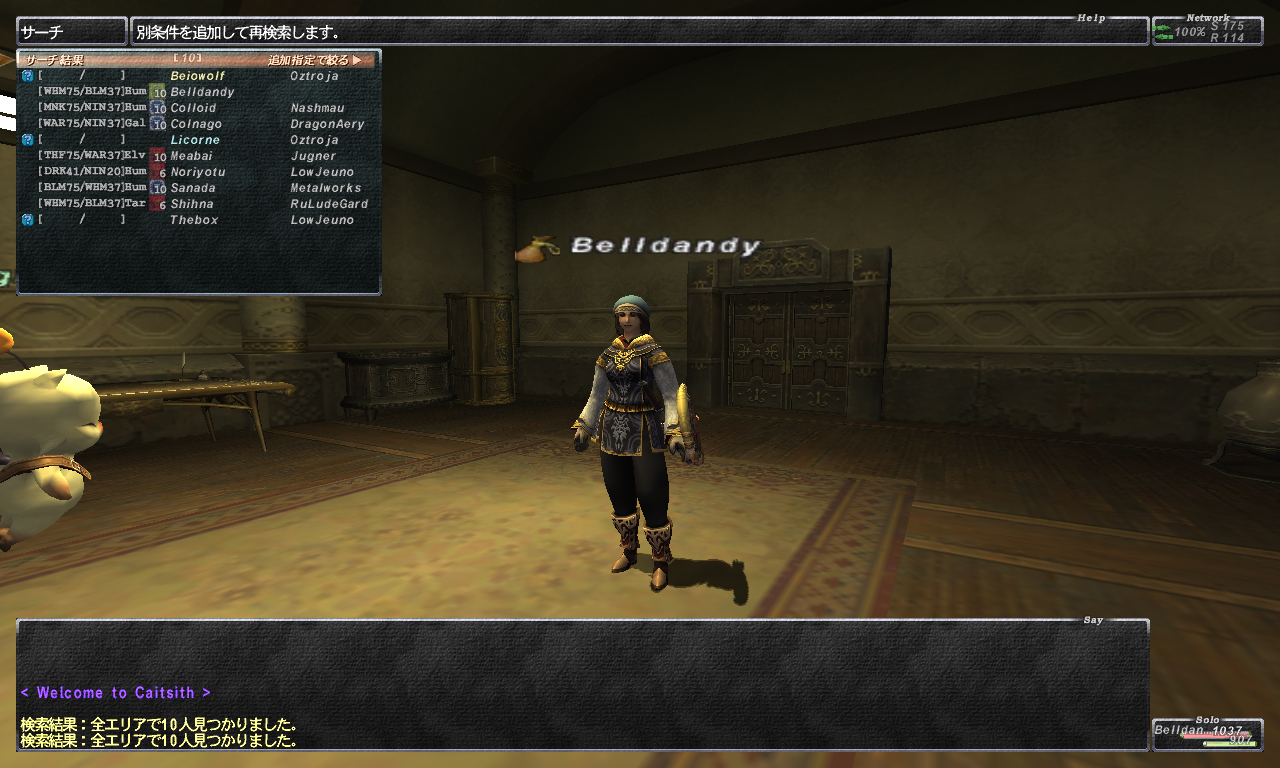Choose the Belldandy search result row
The height and width of the screenshot is (768, 1280).
pyautogui.click(x=202, y=92)
